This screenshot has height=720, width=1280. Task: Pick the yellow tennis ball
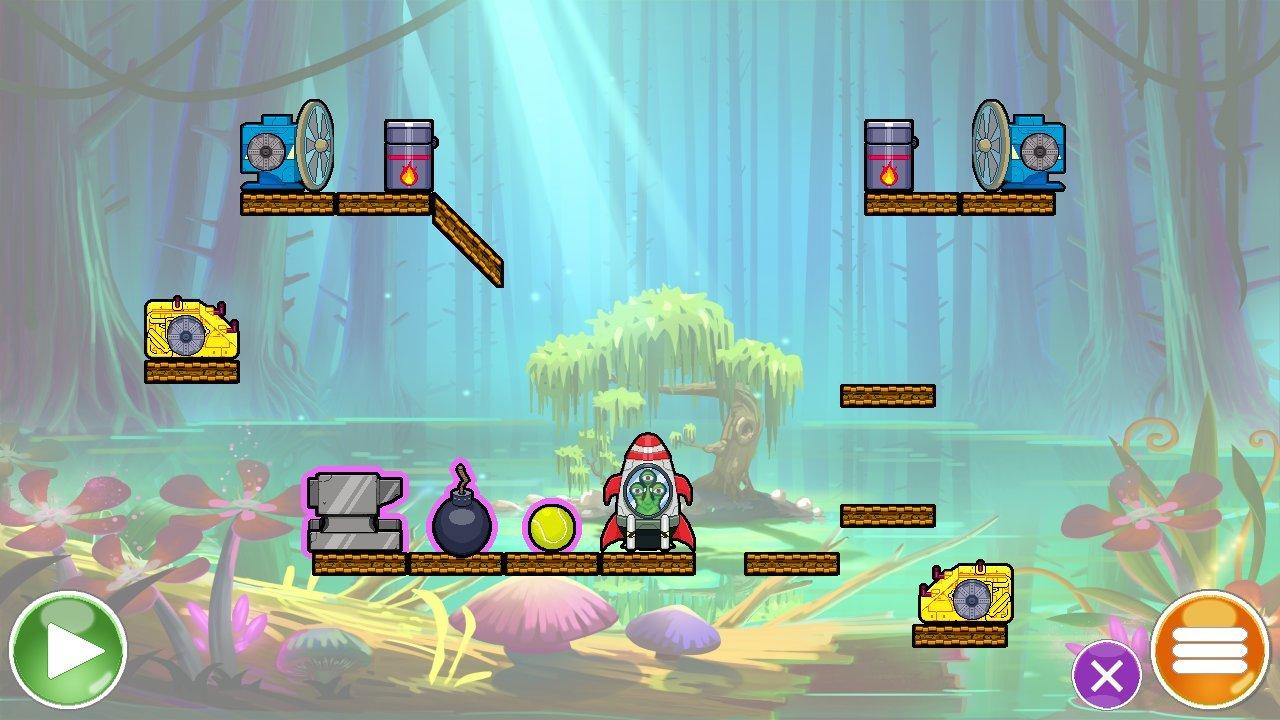[x=548, y=527]
